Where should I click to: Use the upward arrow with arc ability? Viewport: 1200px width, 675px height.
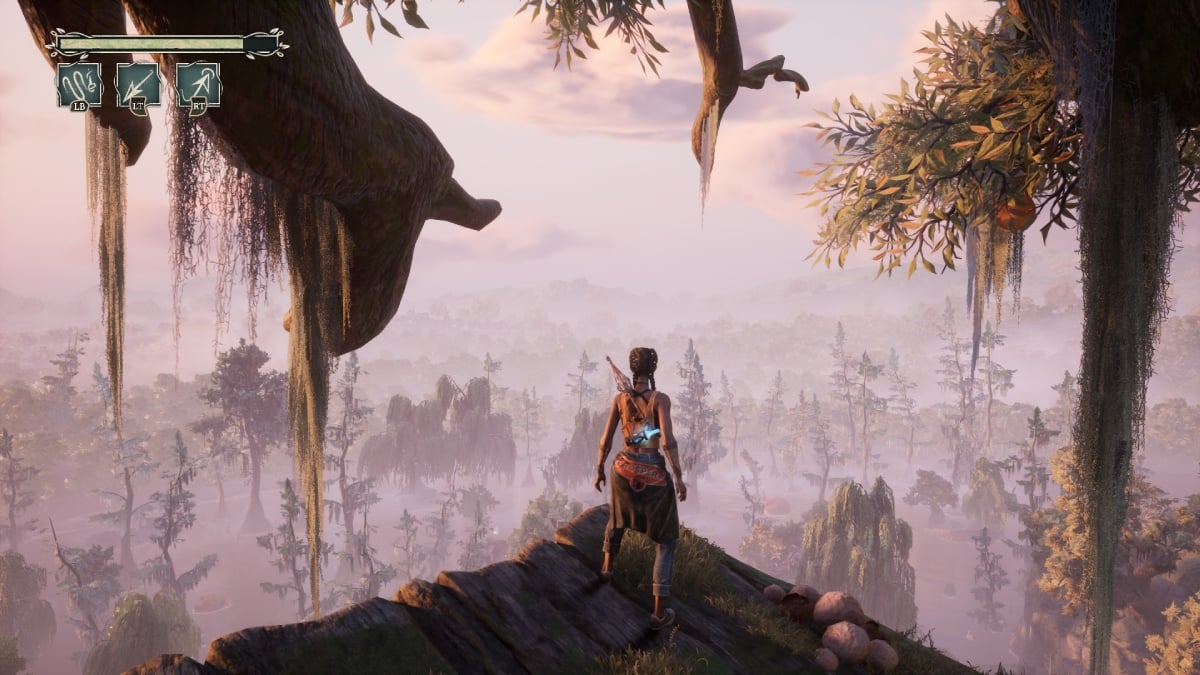198,85
